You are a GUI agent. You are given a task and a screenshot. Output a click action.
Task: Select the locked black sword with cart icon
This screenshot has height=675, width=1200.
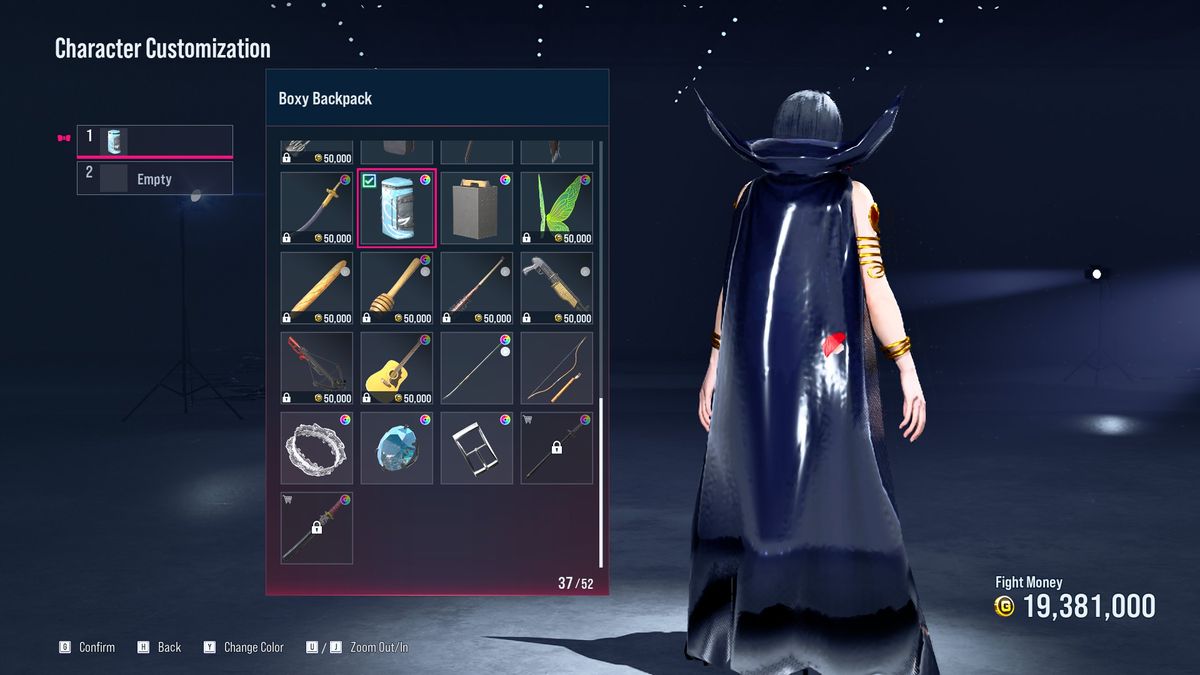(557, 448)
